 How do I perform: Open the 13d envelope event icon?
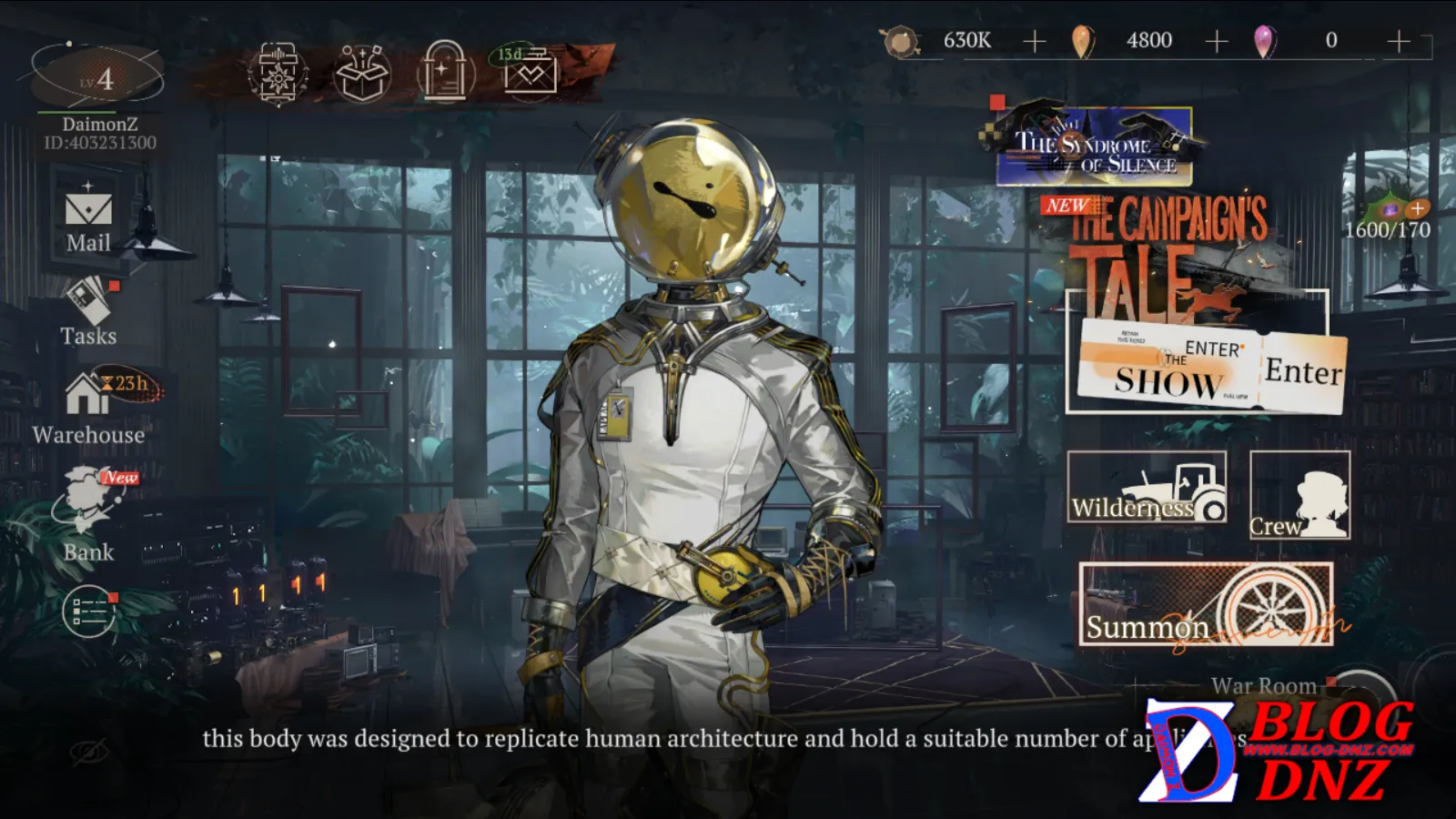point(530,71)
